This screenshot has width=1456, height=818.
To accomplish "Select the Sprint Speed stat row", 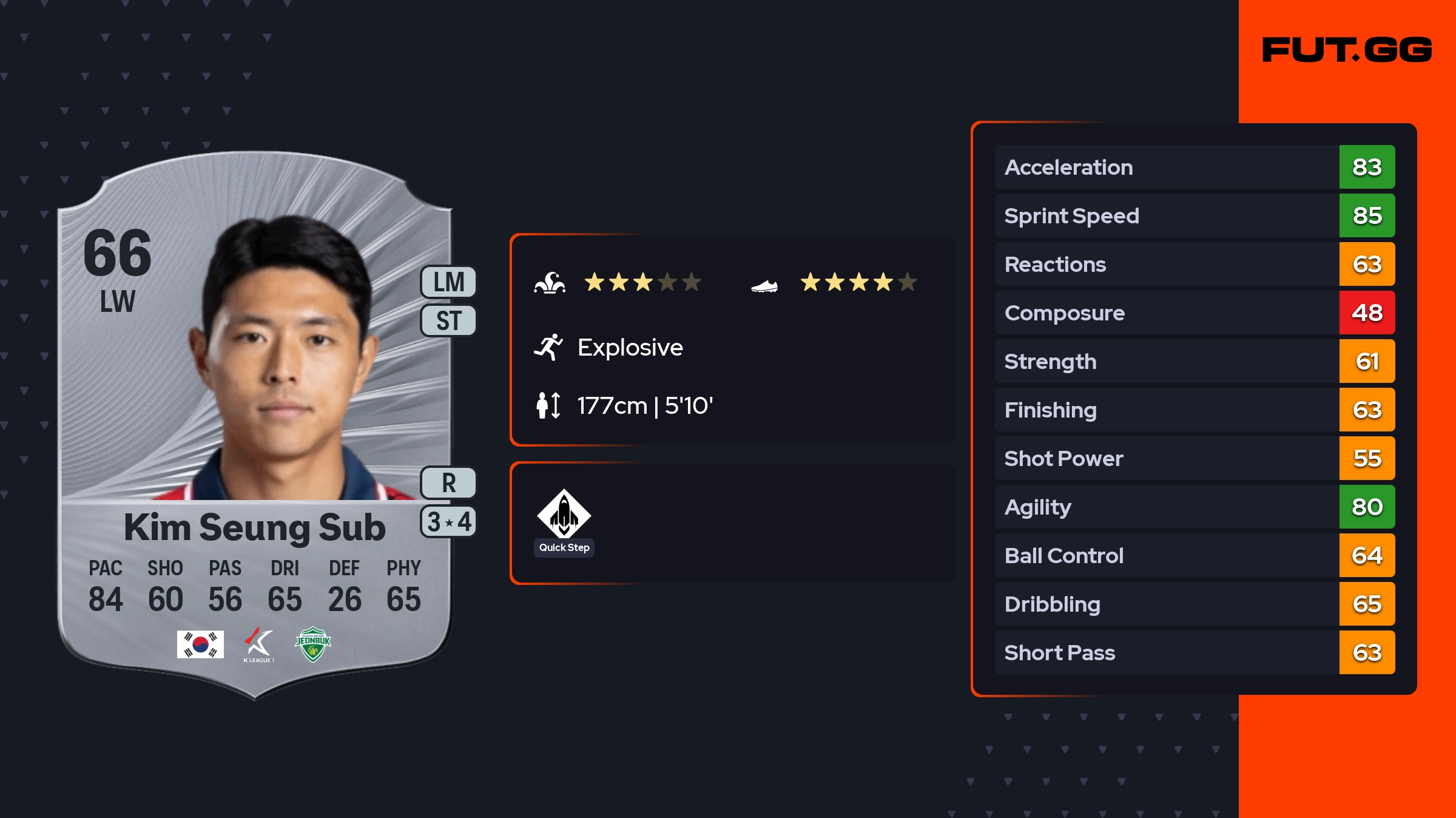I will pos(1194,215).
